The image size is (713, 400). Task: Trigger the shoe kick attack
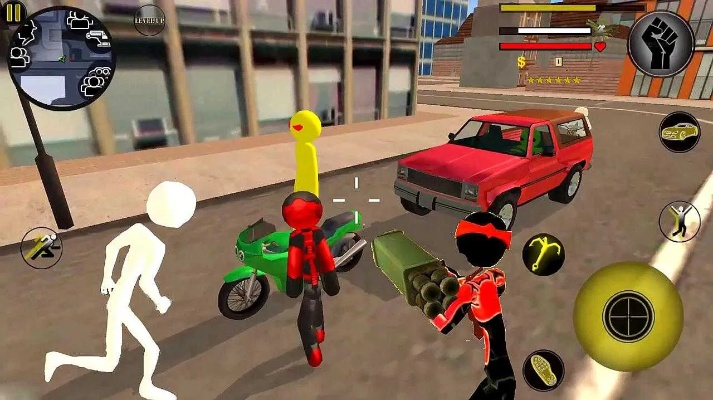(544, 371)
